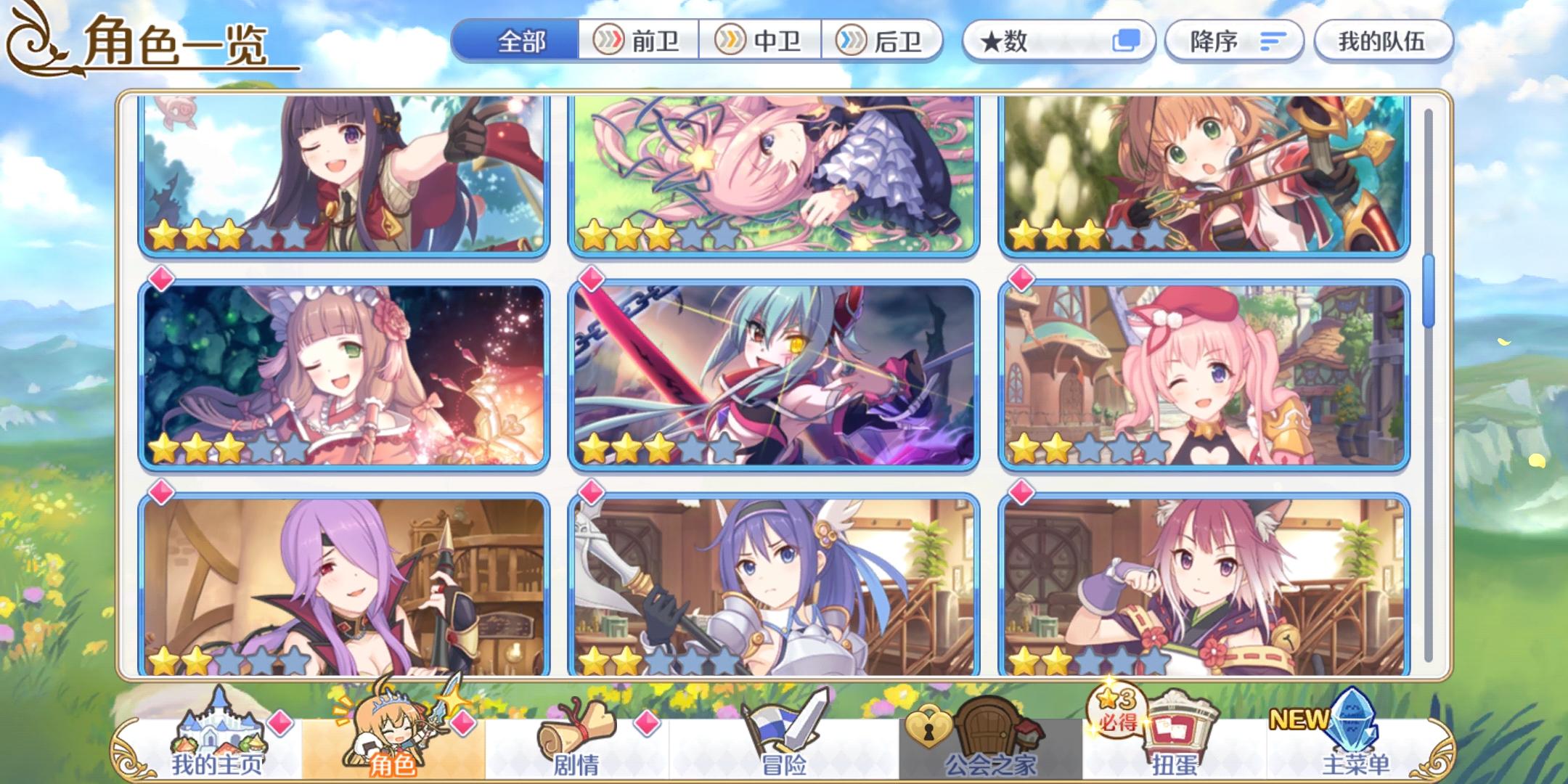Open the ★数 star count filter

1031,43
